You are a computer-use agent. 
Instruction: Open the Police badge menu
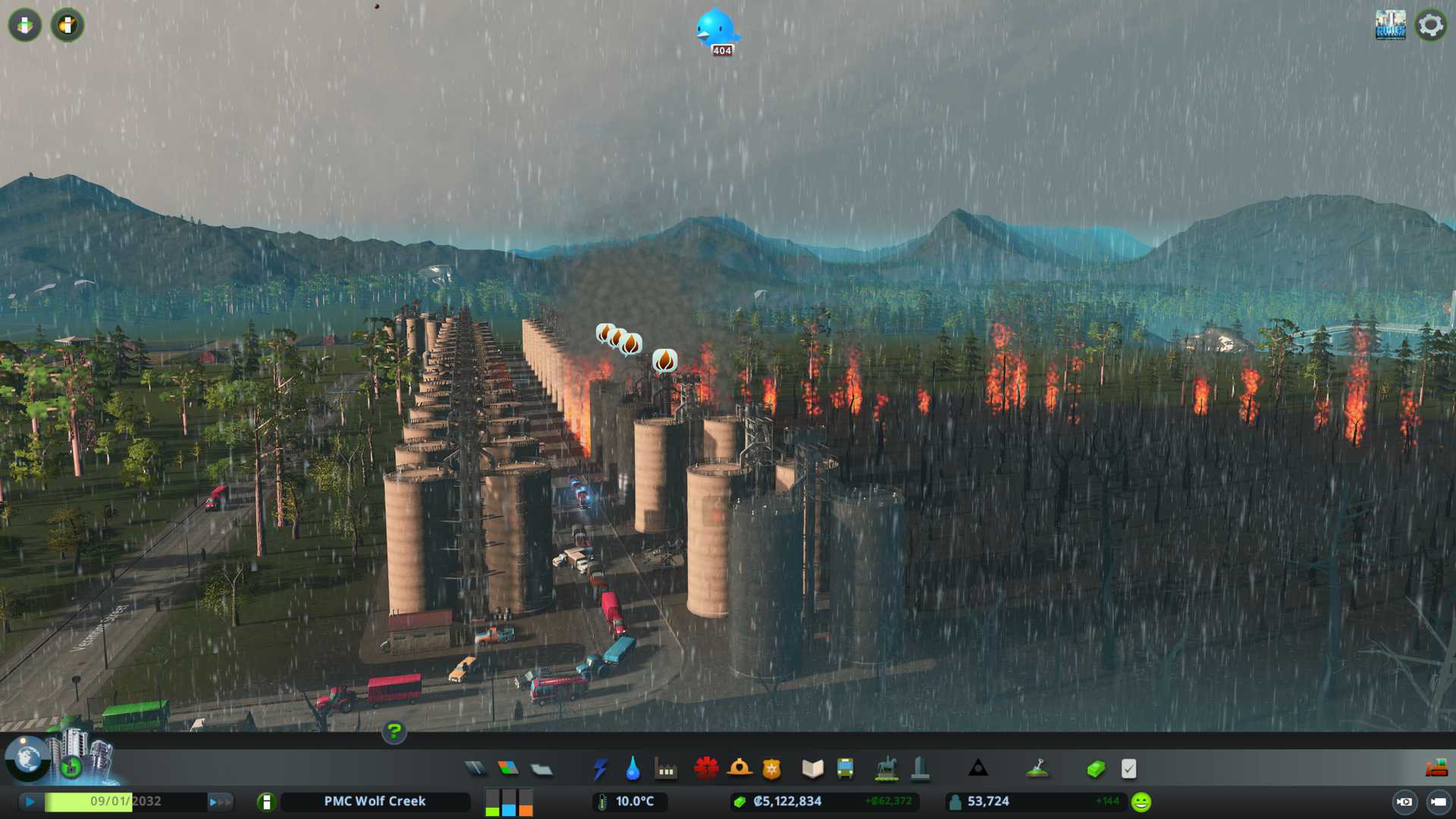tap(771, 769)
